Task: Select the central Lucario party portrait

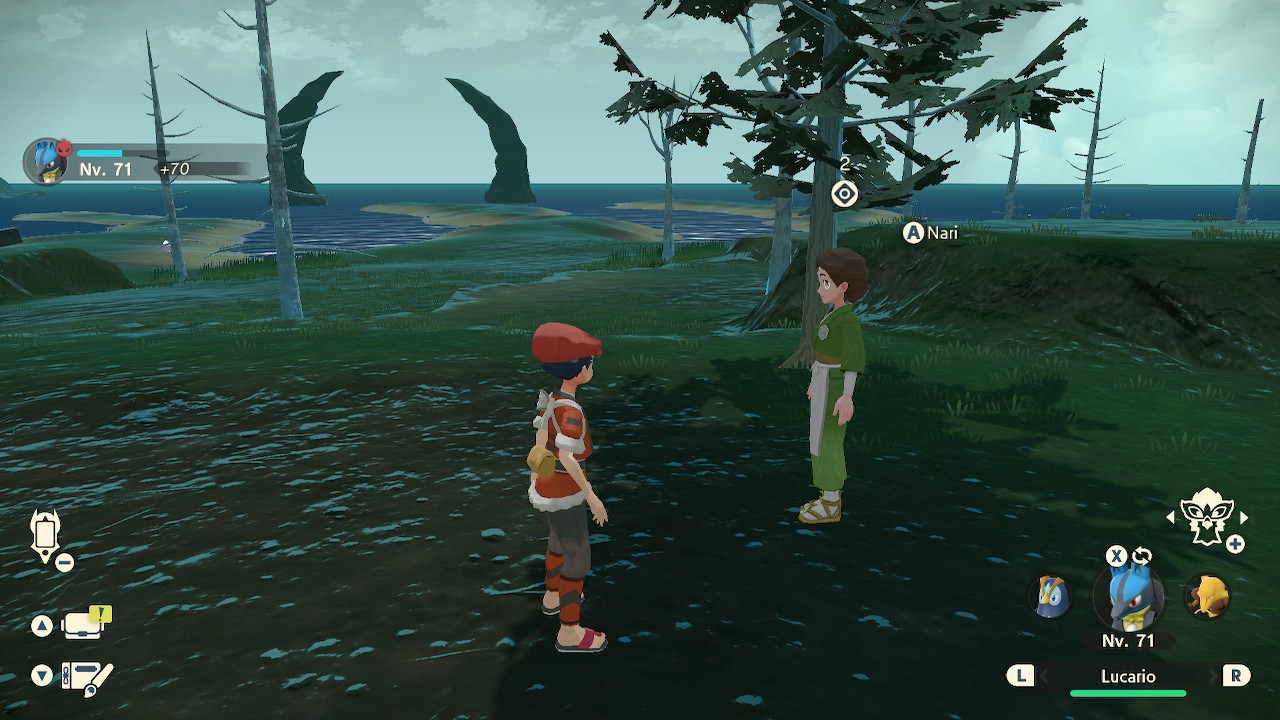Action: tap(1129, 599)
